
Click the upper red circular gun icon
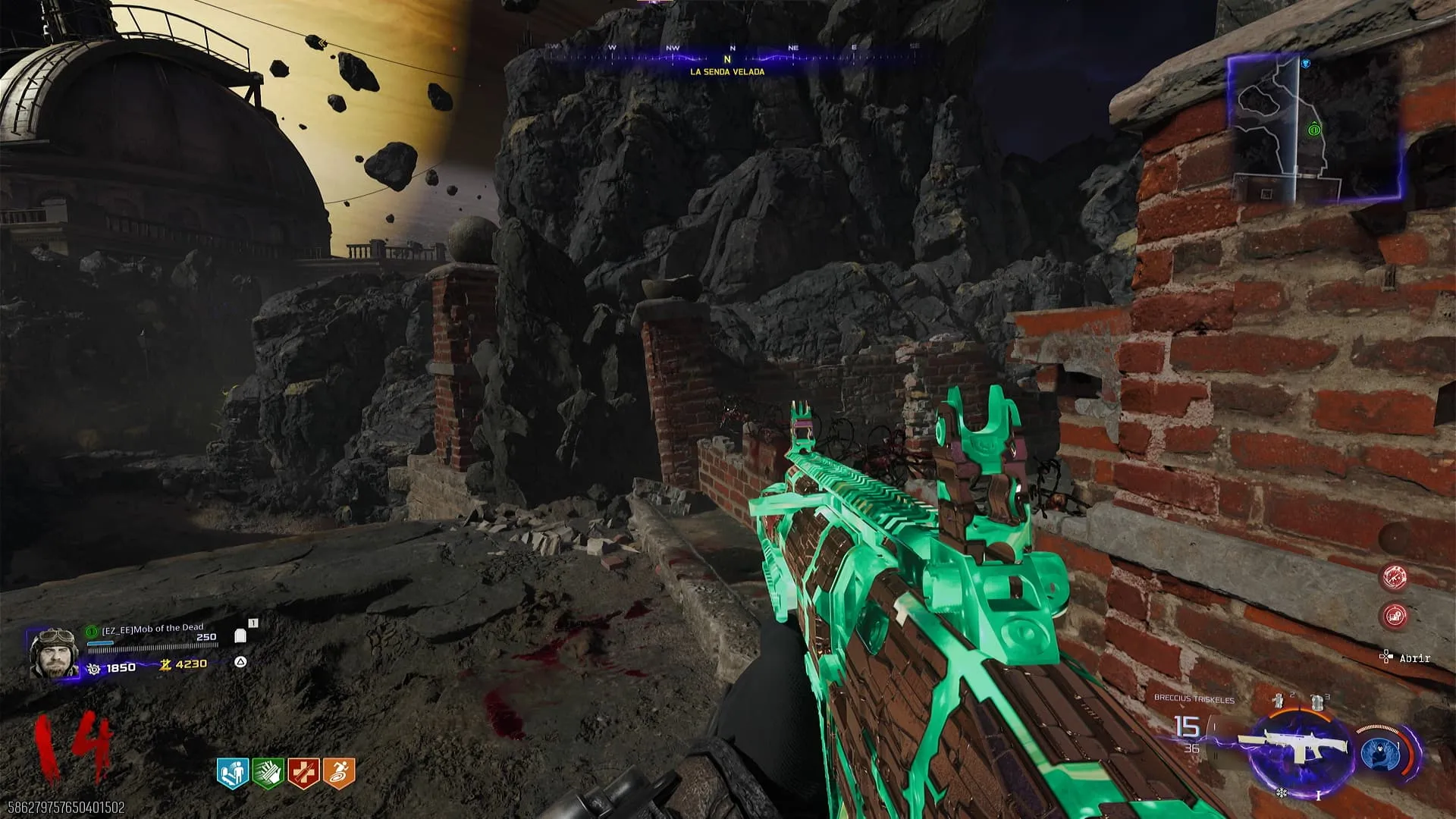[1395, 578]
